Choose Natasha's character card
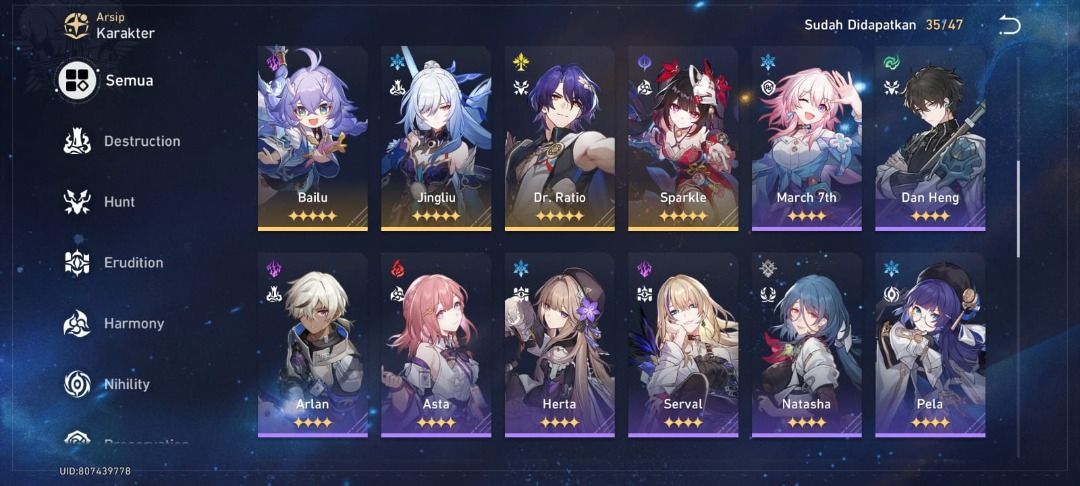Image resolution: width=1080 pixels, height=486 pixels. [x=806, y=345]
